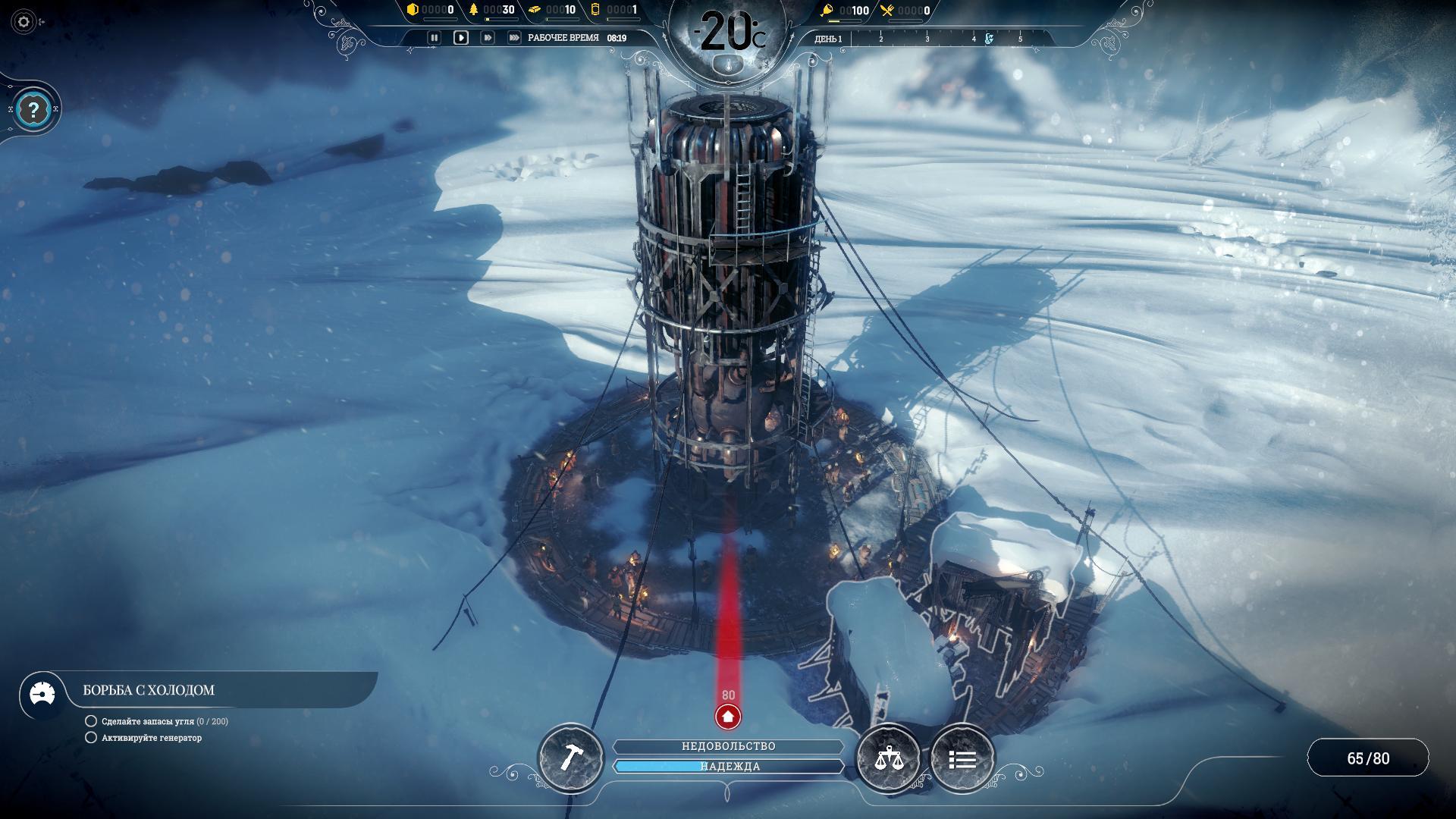Click the raw food resource icon
The image size is (1456, 819).
click(827, 11)
